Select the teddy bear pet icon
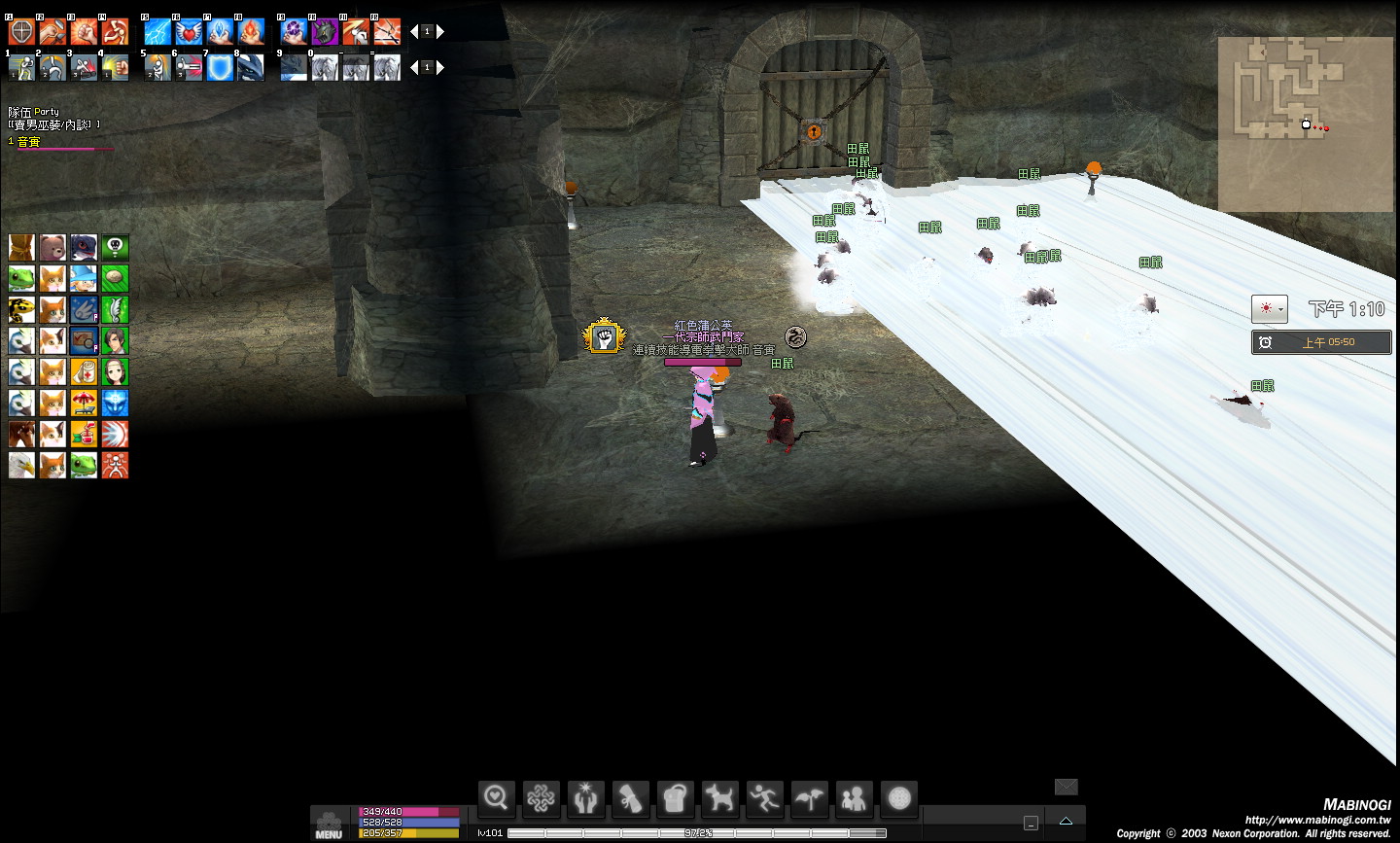 click(52, 247)
